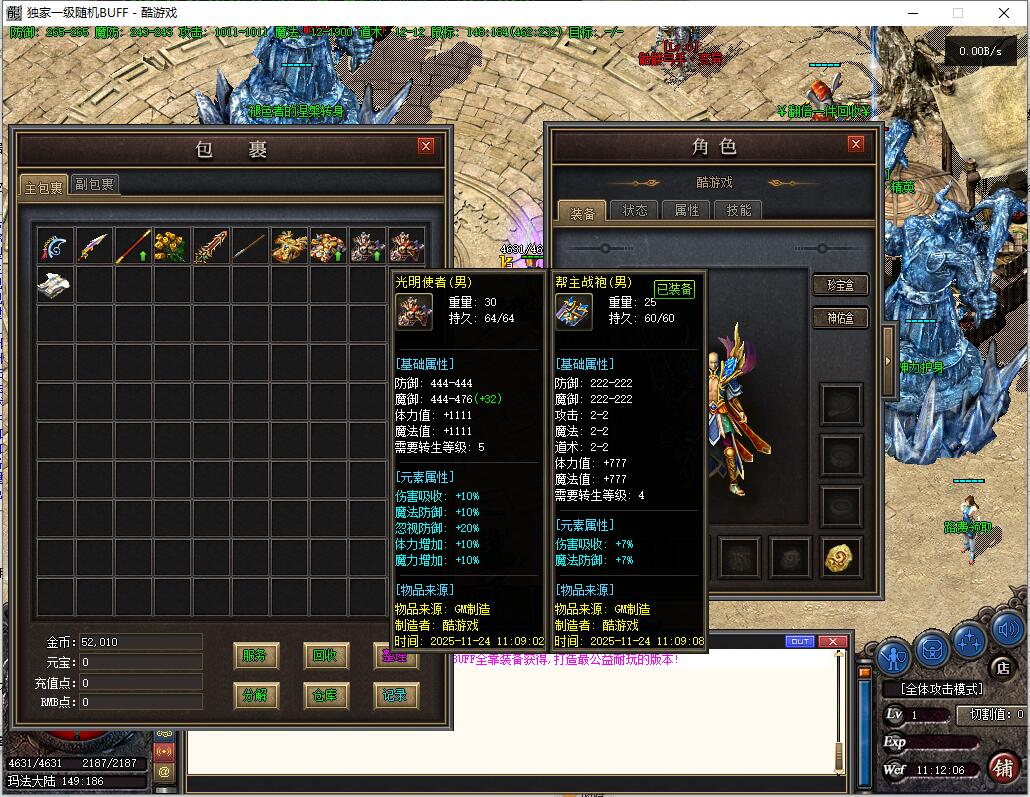The image size is (1030, 797).
Task: Select the blue crescent necklace item
Action: click(55, 246)
